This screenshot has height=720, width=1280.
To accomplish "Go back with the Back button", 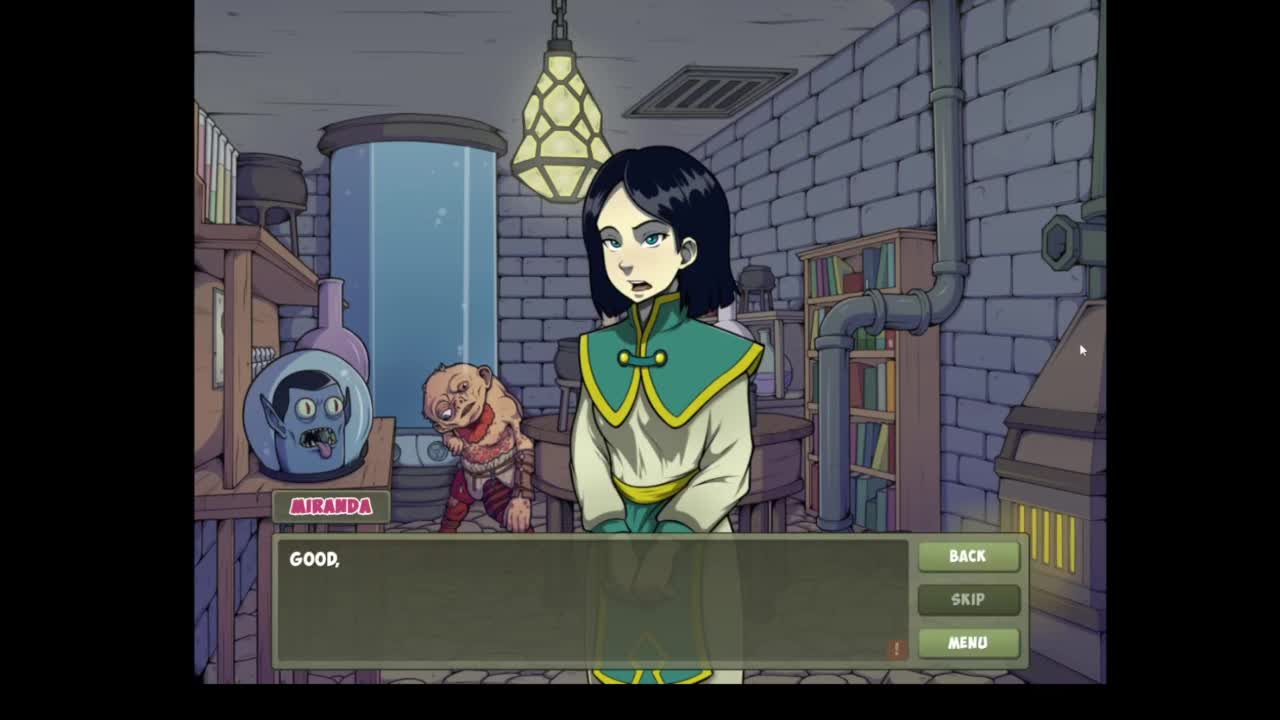I will [x=967, y=556].
